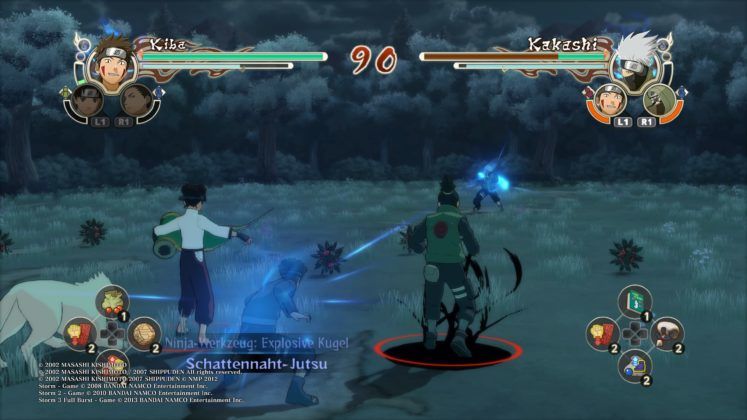Use the top ninja tool on Kiba's item pad
The height and width of the screenshot is (420, 747).
(110, 301)
